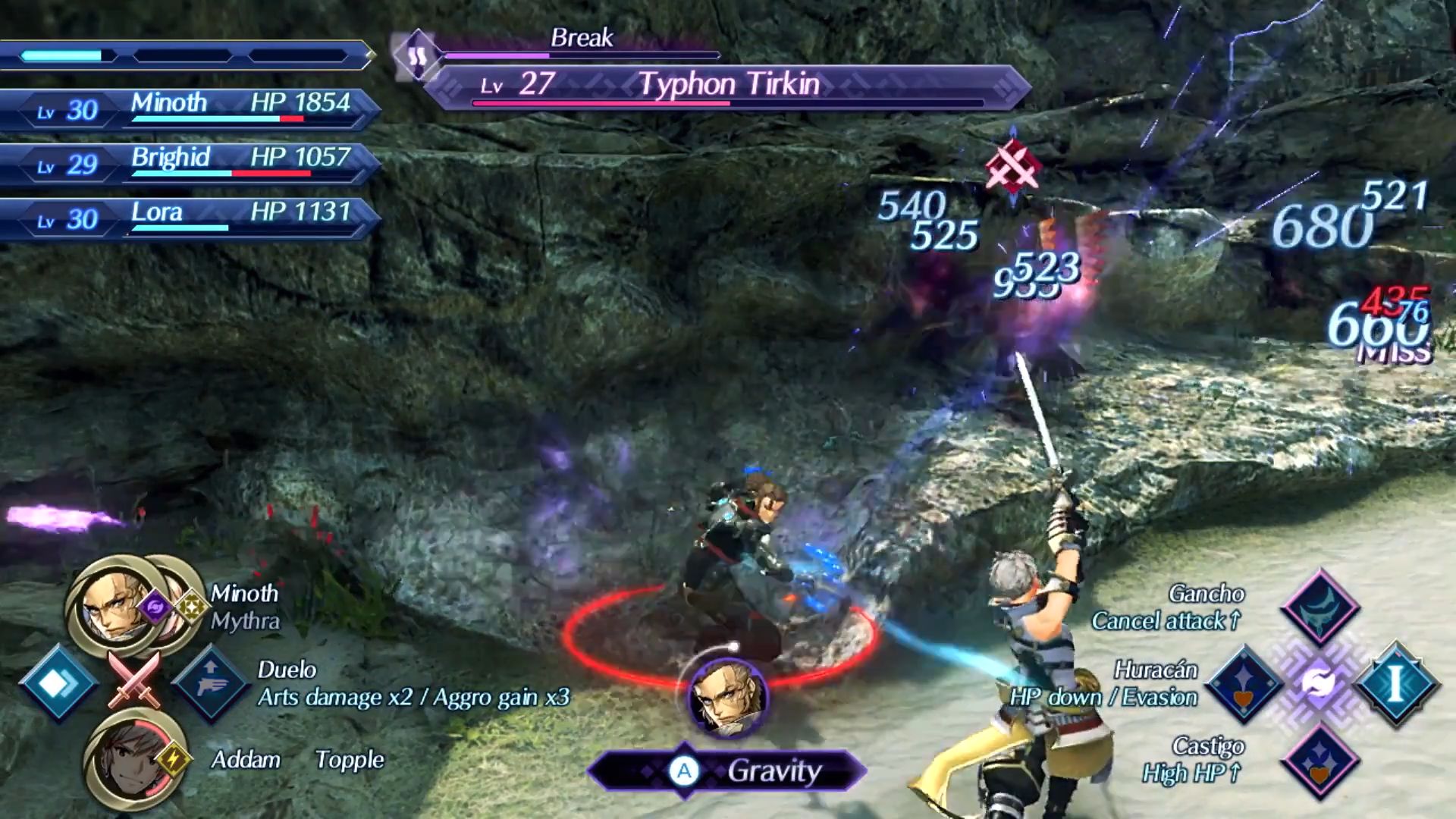Click the Typhon Tirkin enemy nameplate
This screenshot has height=819, width=1456.
tap(726, 85)
